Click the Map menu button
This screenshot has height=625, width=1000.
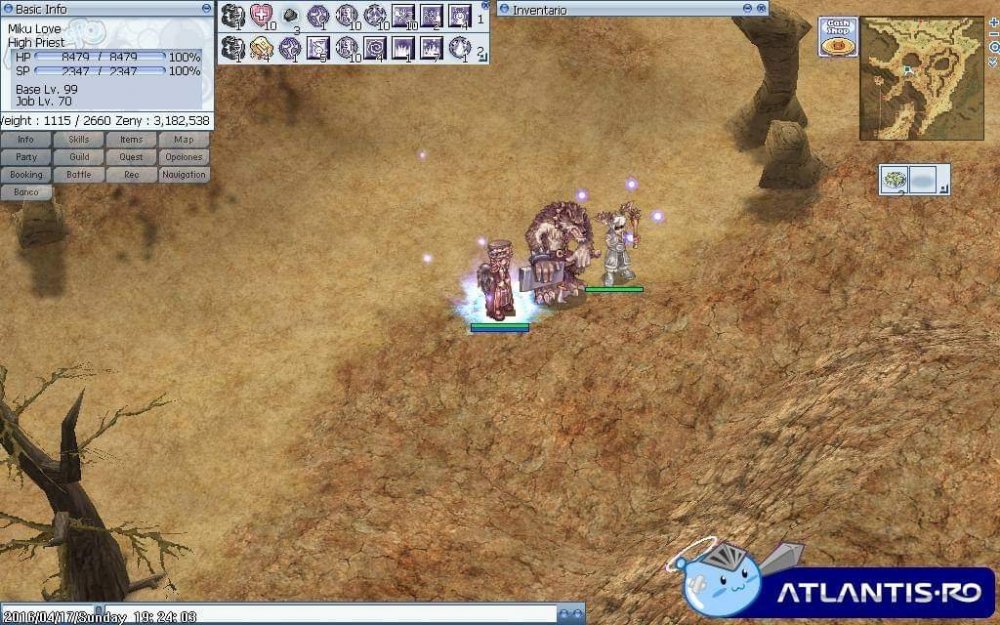[184, 140]
